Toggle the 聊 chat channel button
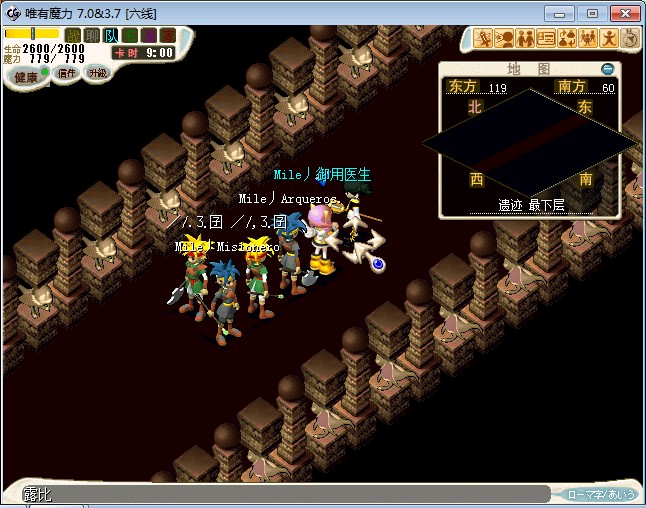646x508 pixels. [x=92, y=35]
